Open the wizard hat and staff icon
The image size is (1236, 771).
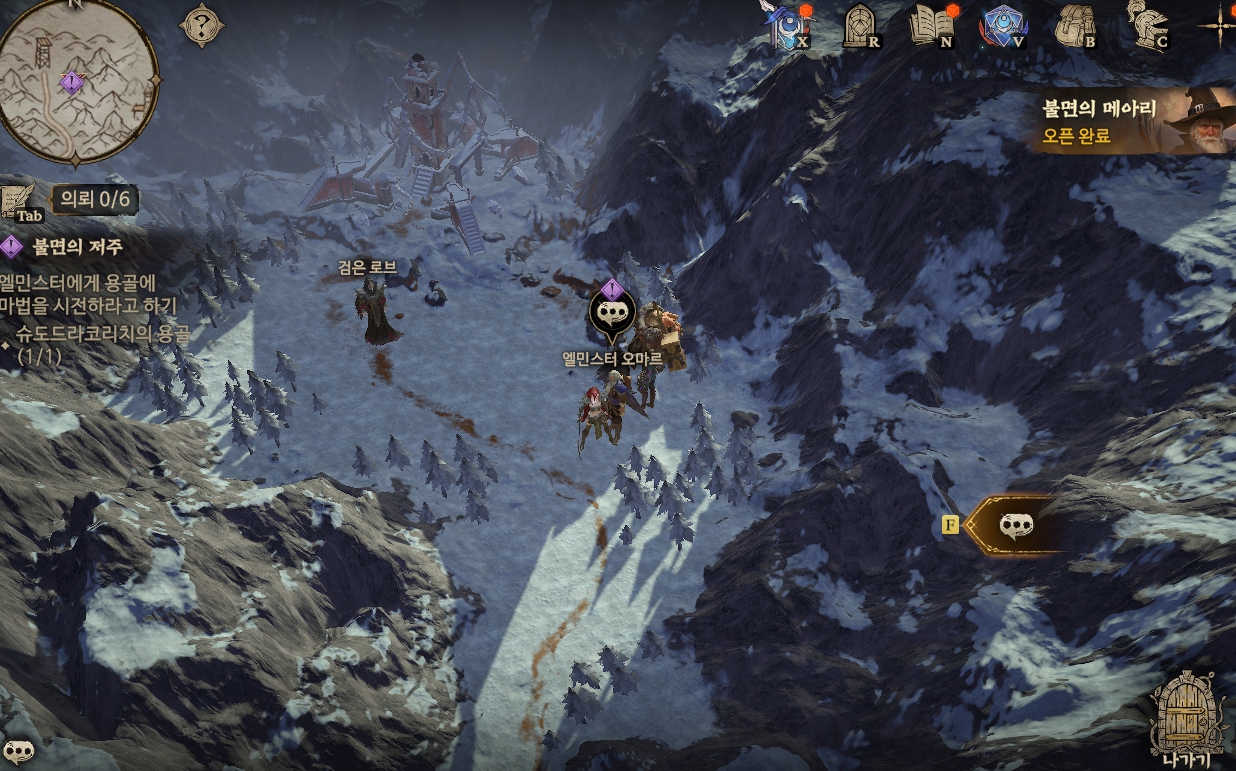[785, 25]
